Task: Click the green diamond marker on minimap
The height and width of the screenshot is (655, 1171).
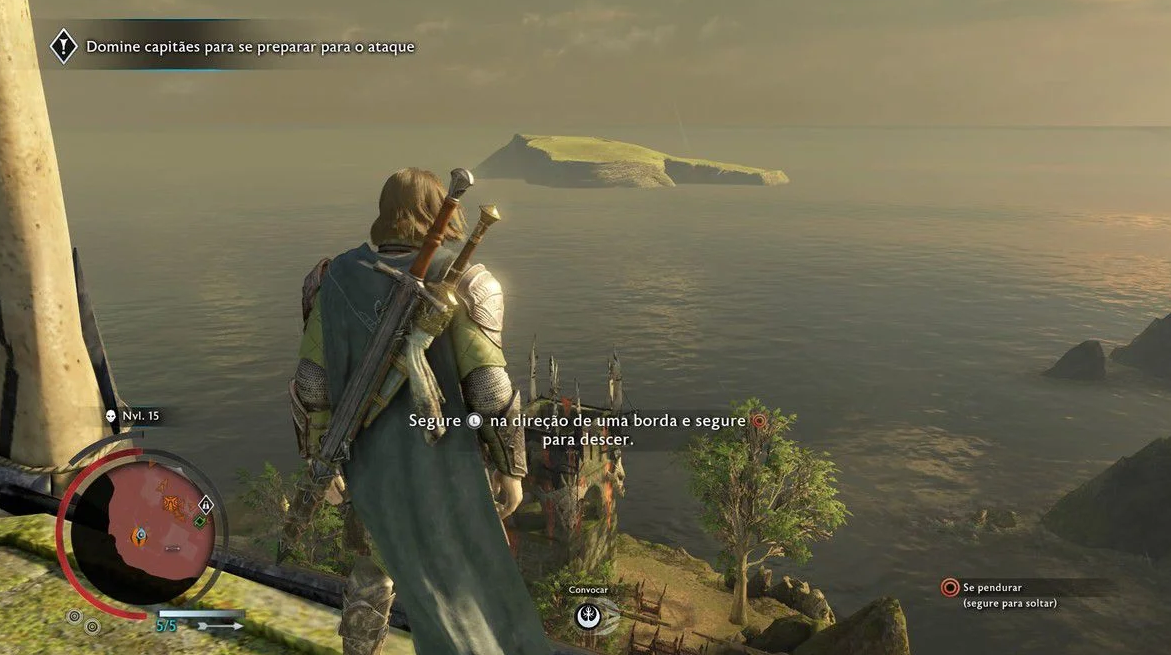Action: 200,522
